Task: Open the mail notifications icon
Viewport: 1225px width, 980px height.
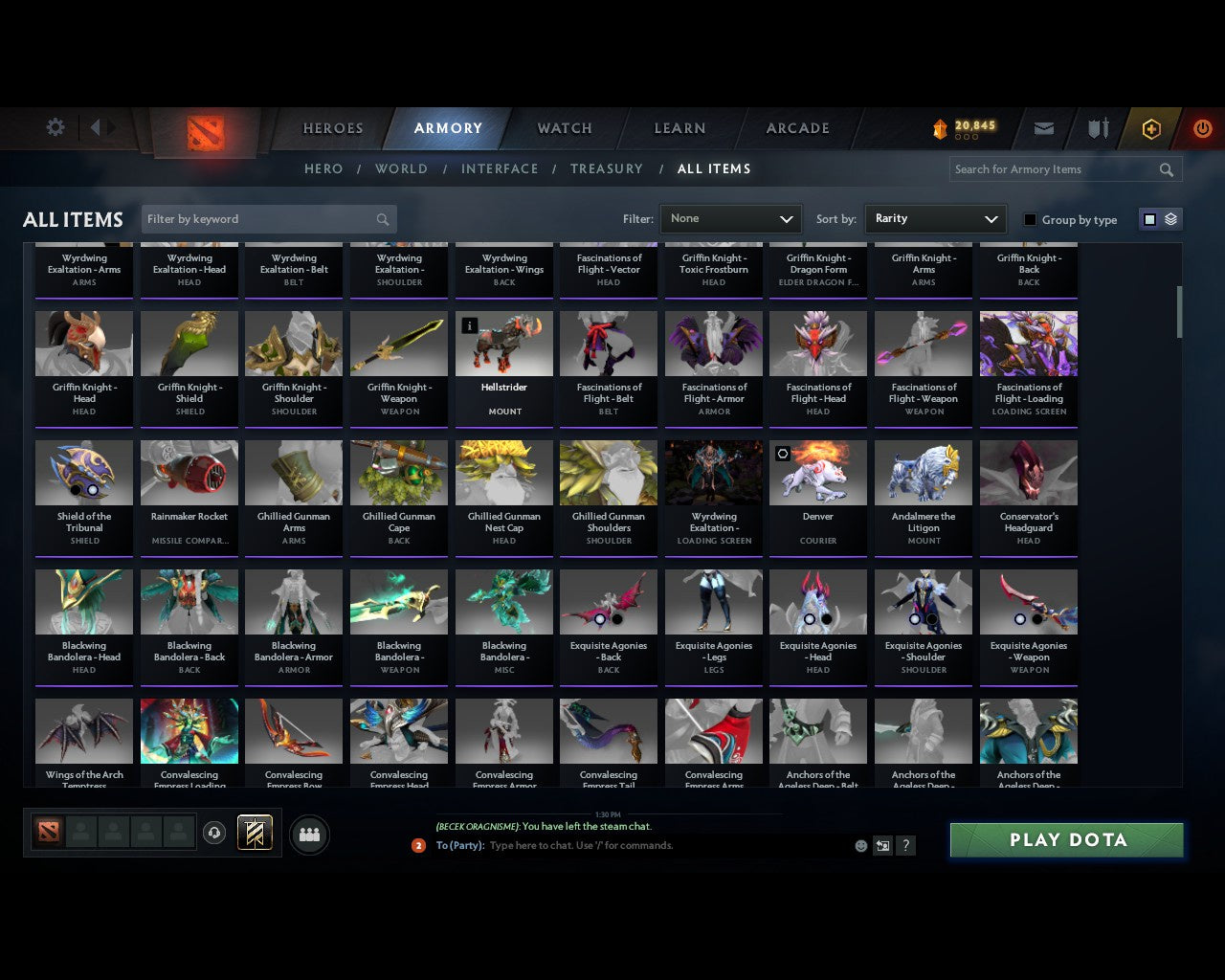Action: (x=1044, y=128)
